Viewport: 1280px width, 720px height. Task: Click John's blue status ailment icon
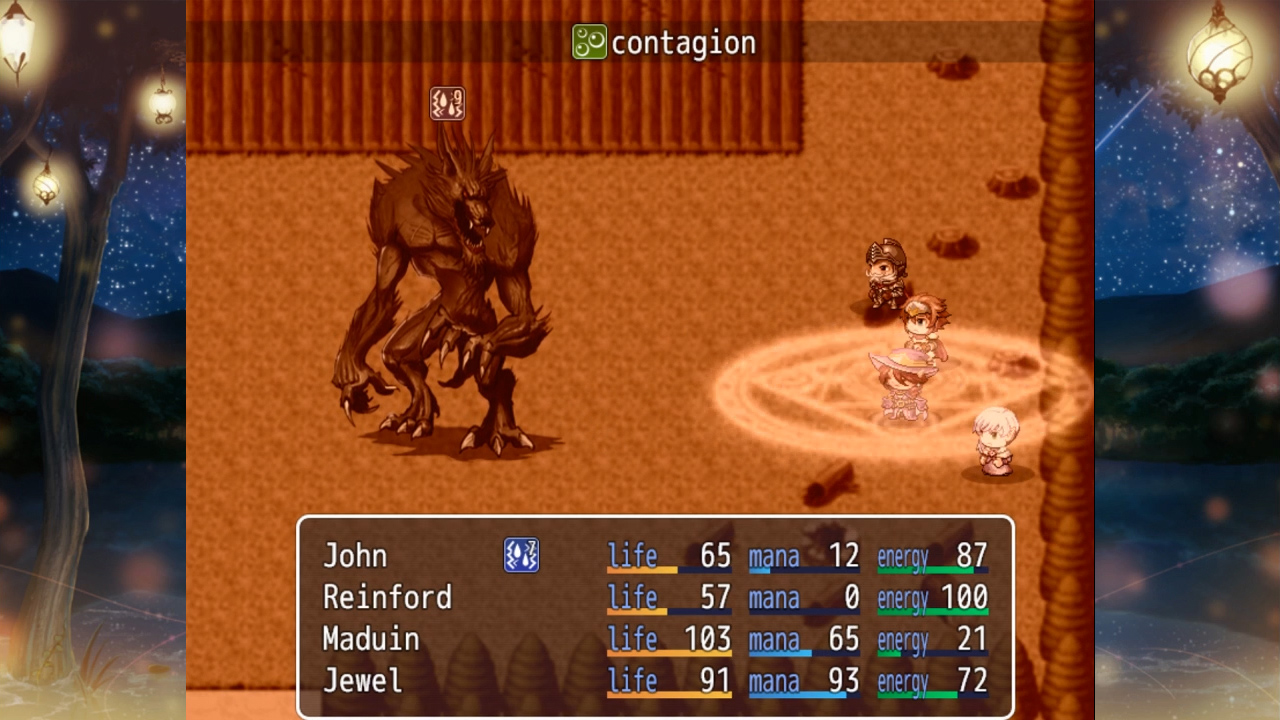(522, 556)
